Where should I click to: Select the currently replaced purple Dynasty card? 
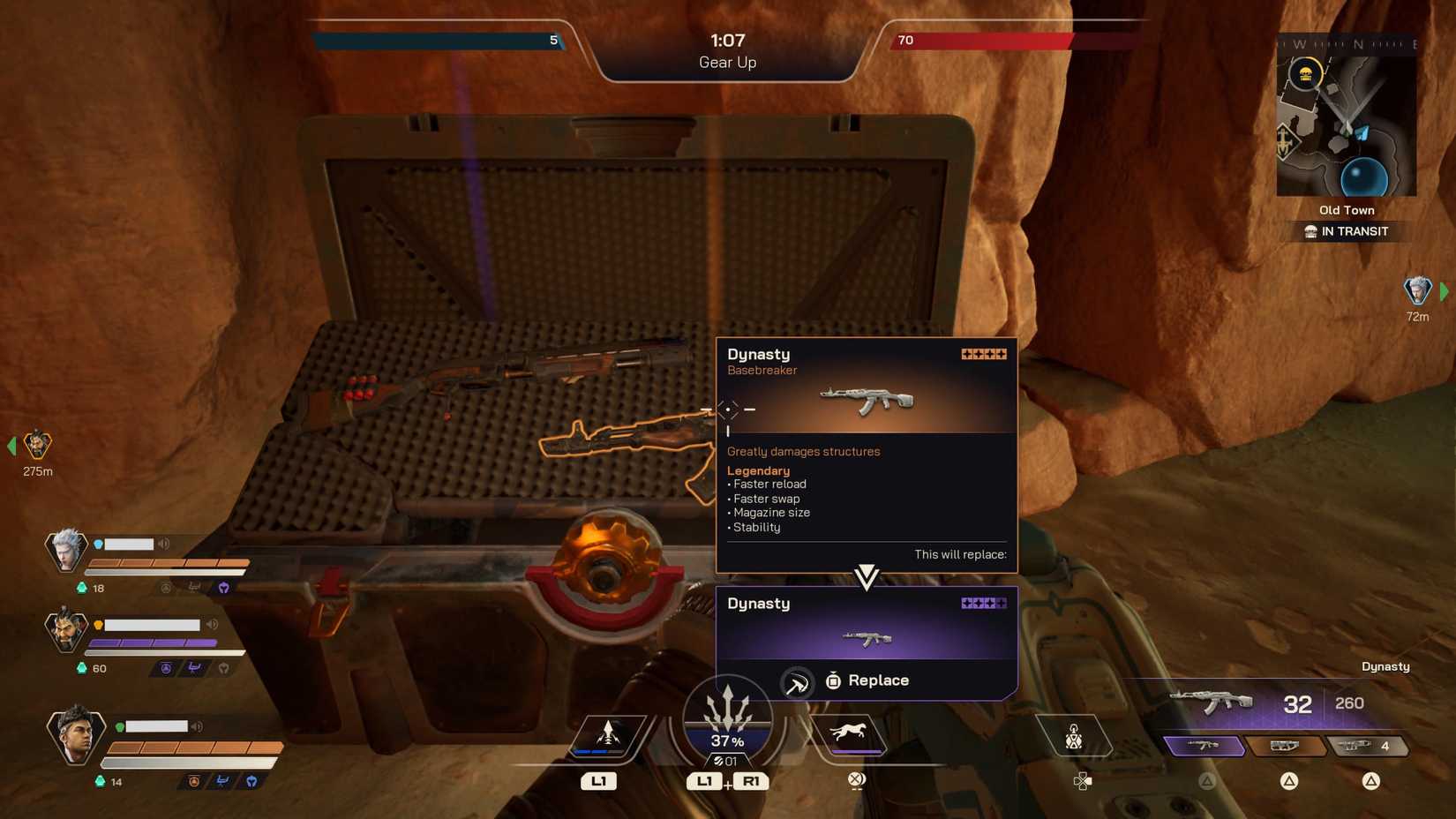coord(866,624)
